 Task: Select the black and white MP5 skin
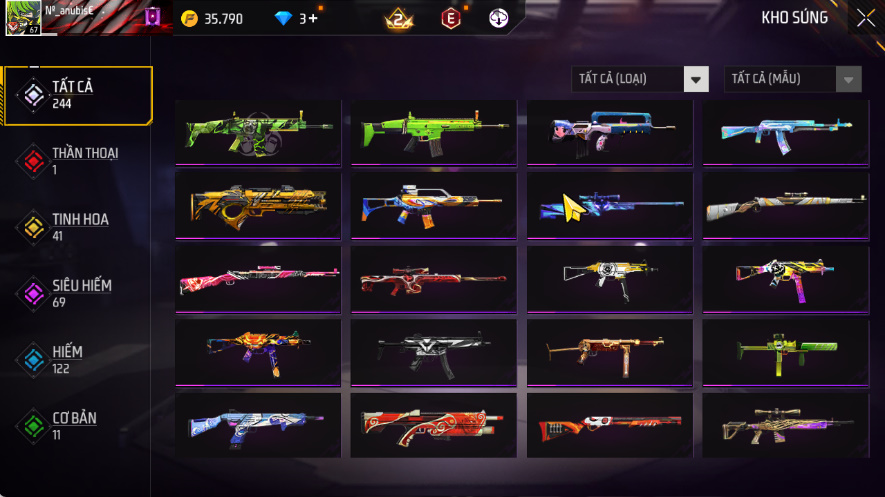pos(433,350)
